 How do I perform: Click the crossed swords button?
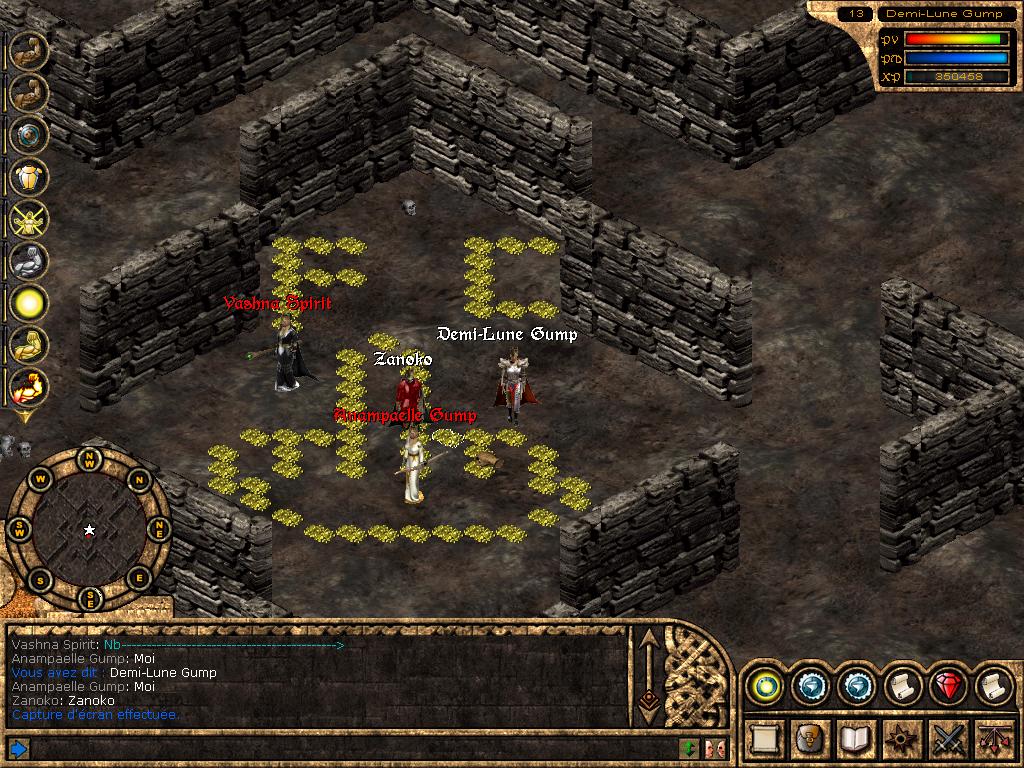point(947,739)
